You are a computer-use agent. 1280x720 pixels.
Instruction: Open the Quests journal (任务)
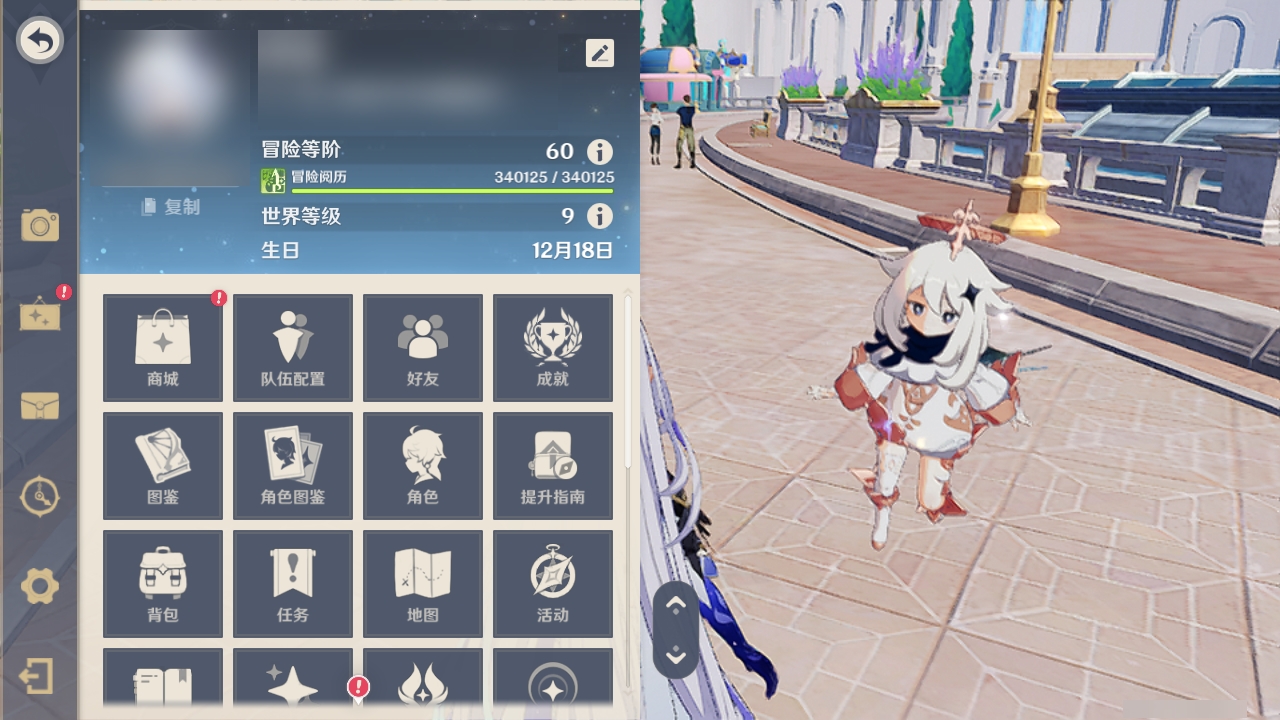pyautogui.click(x=292, y=583)
